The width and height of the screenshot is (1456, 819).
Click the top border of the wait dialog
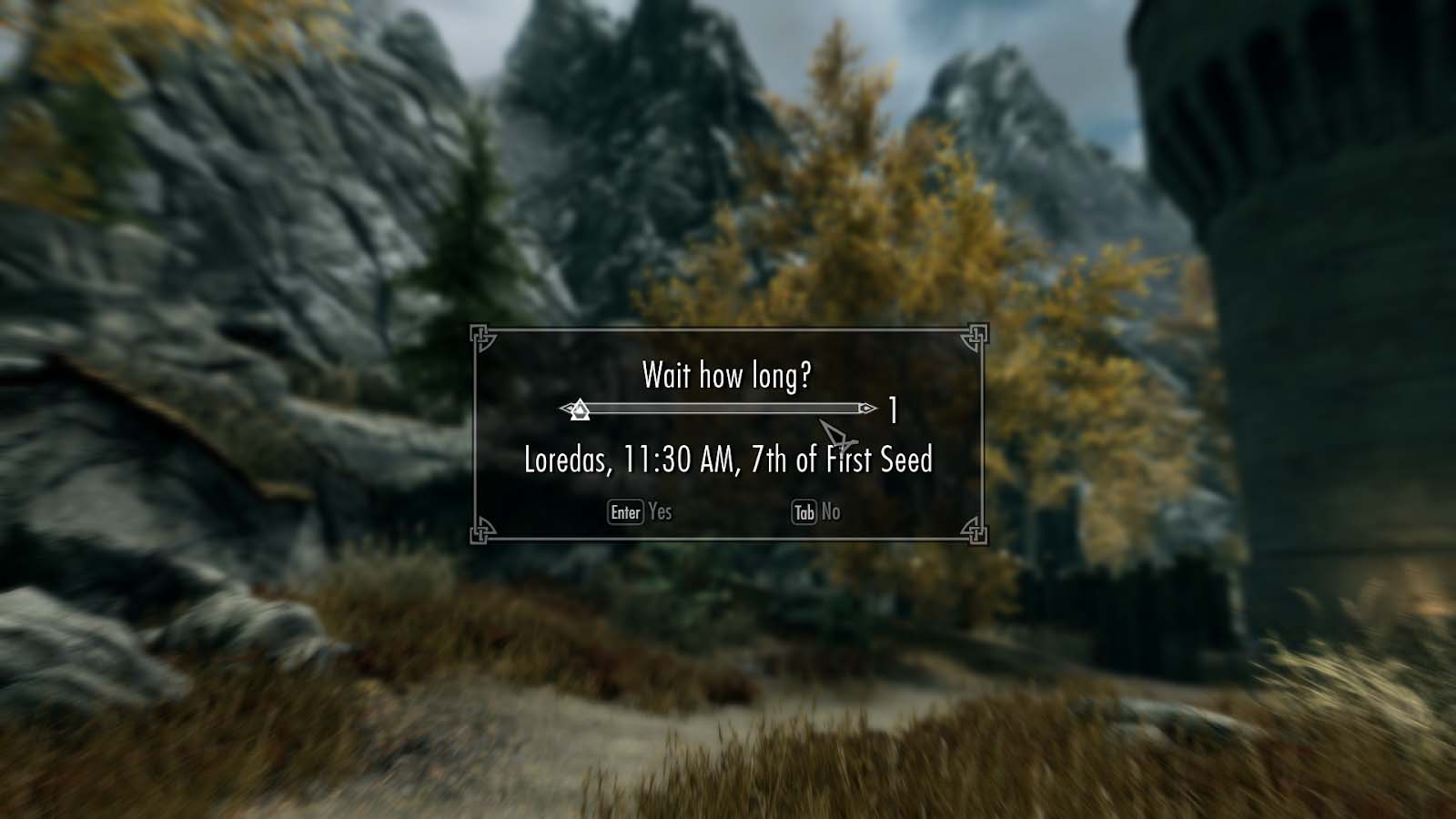(x=728, y=327)
